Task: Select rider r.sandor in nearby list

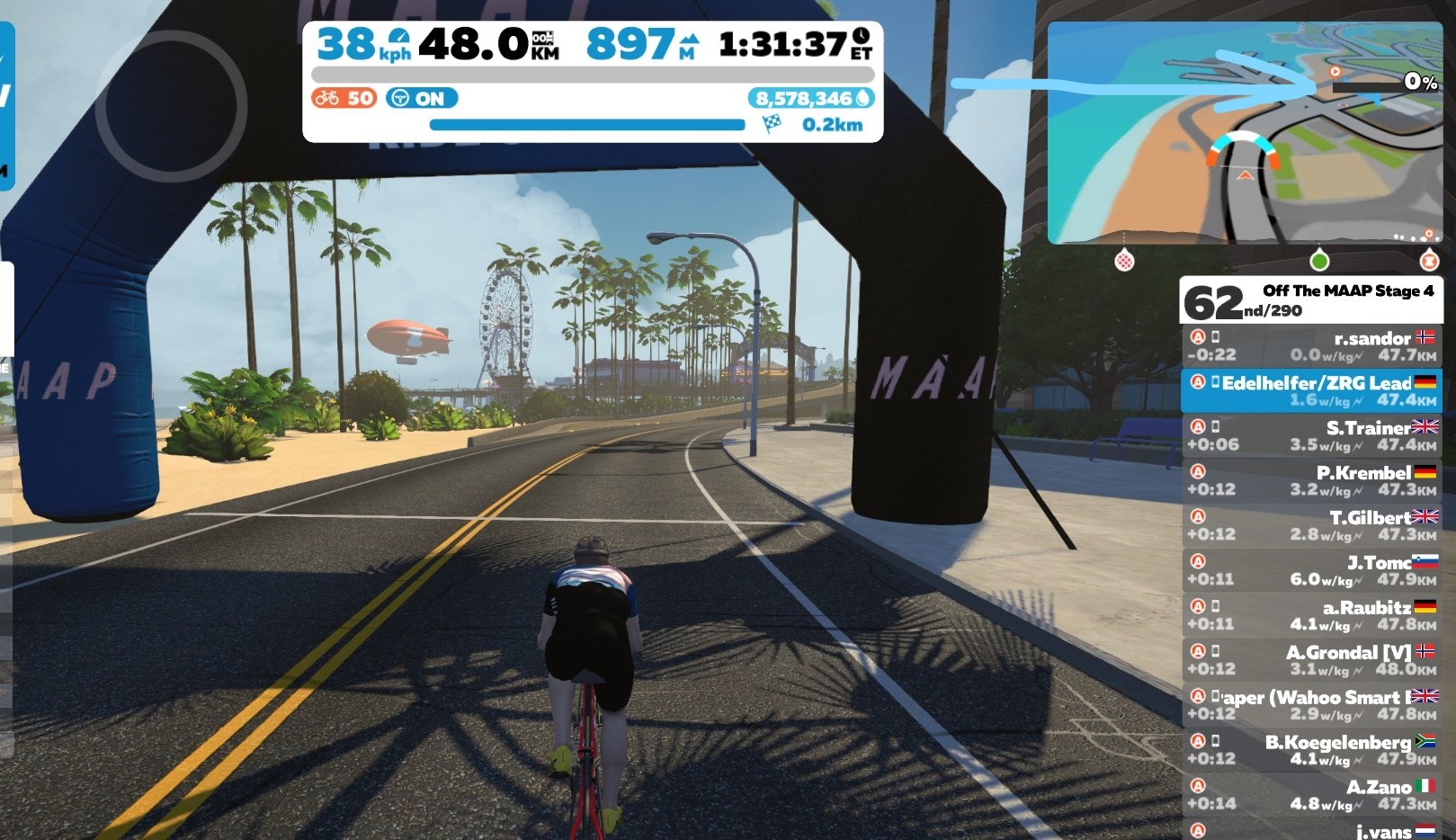Action: (x=1311, y=346)
